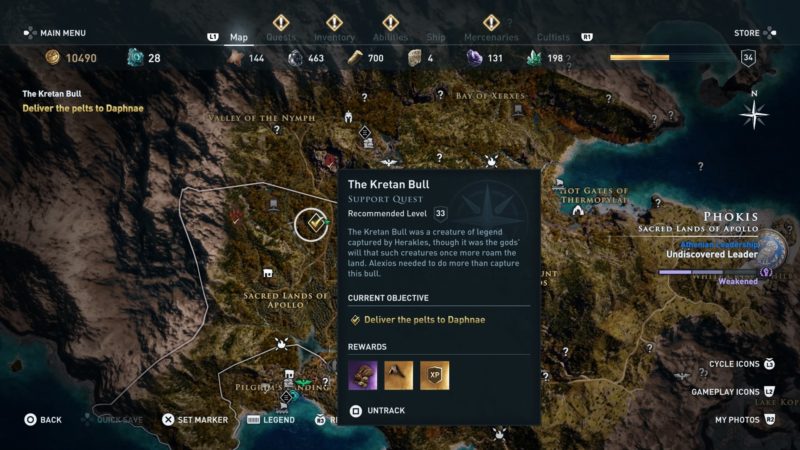Viewport: 800px width, 450px height.
Task: Open the Cultists tab
Action: 553,37
